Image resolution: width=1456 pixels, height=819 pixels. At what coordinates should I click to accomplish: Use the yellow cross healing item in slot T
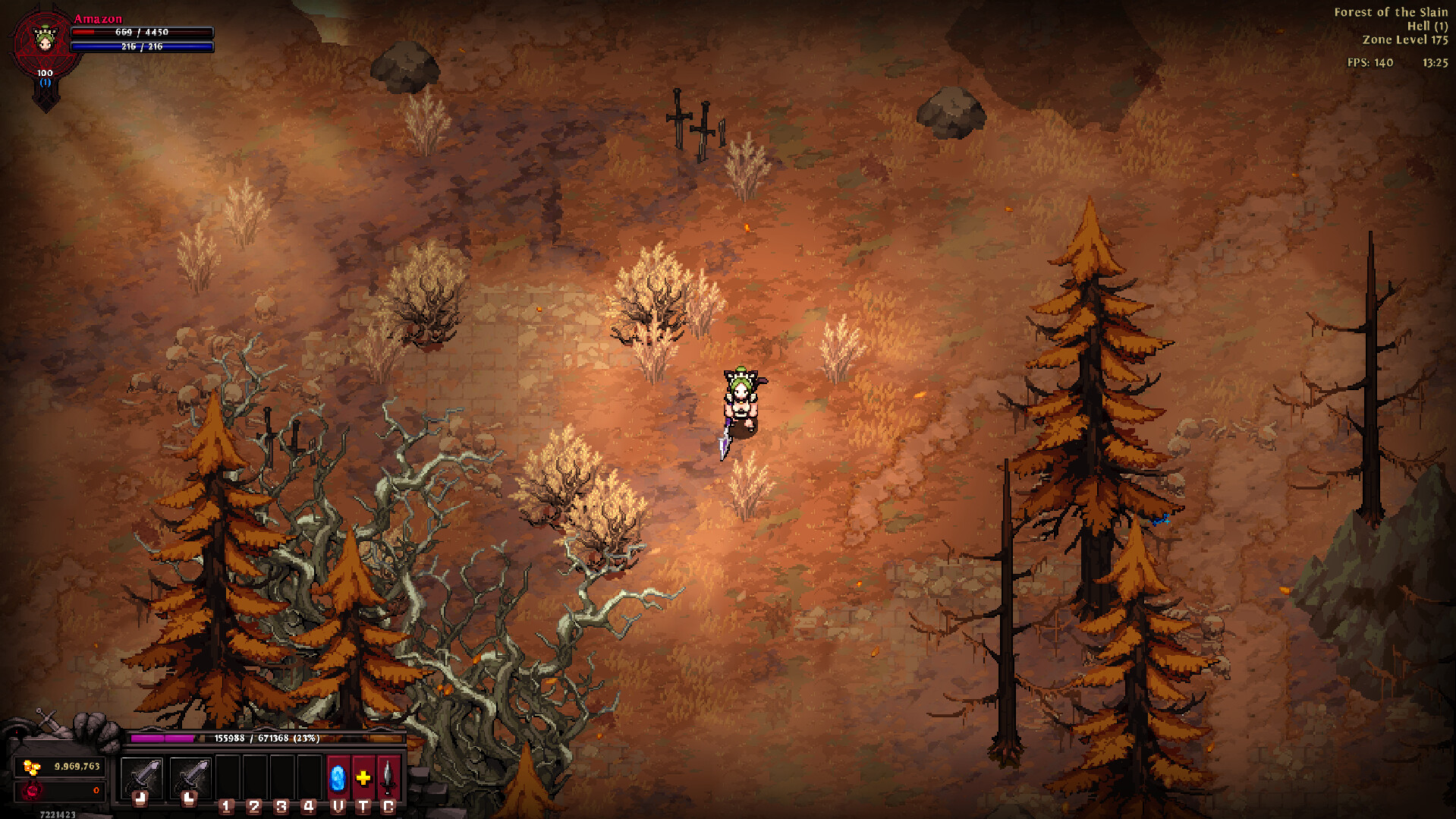363,777
